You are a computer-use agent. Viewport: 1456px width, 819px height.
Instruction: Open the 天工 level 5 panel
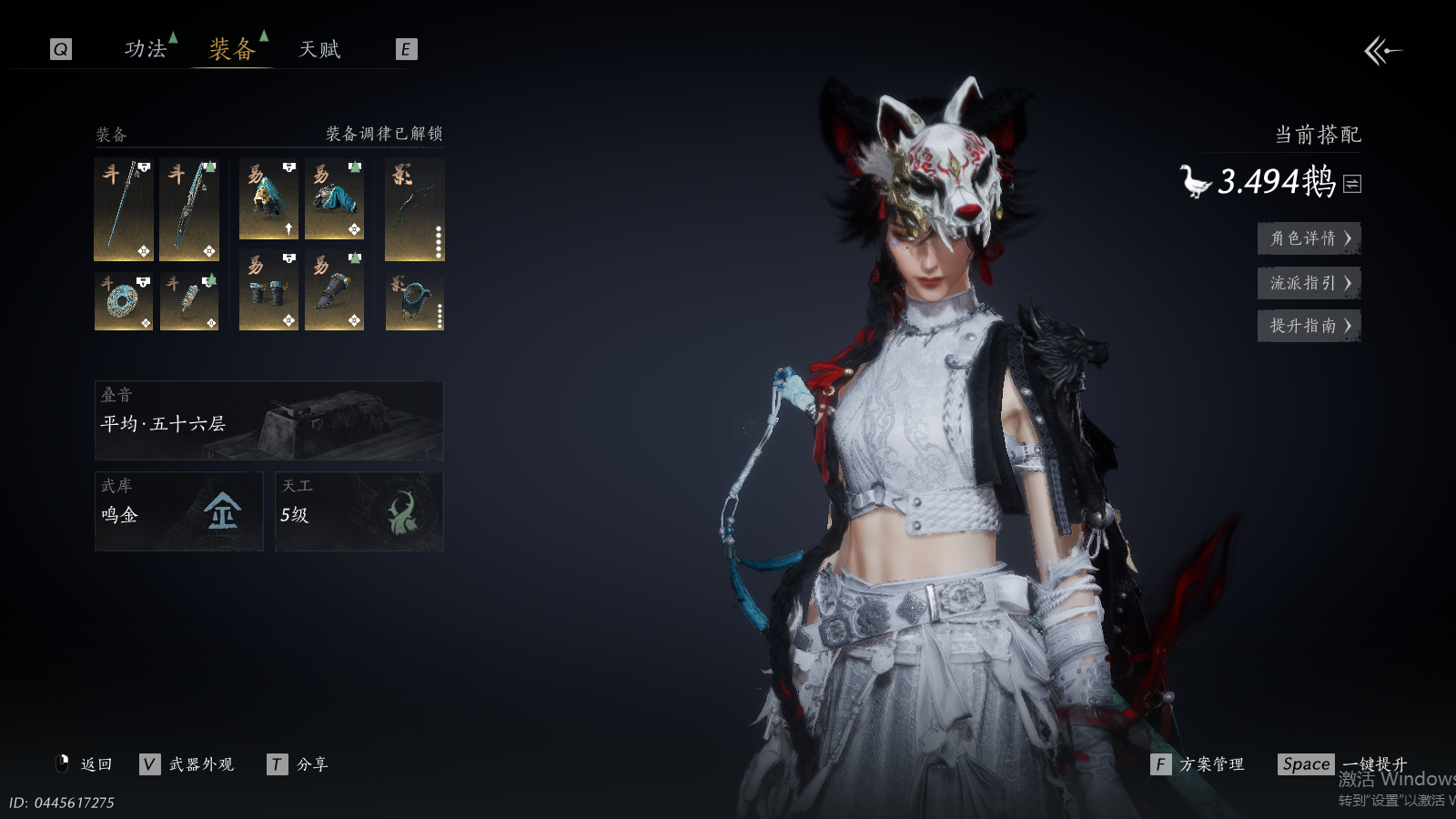(359, 511)
